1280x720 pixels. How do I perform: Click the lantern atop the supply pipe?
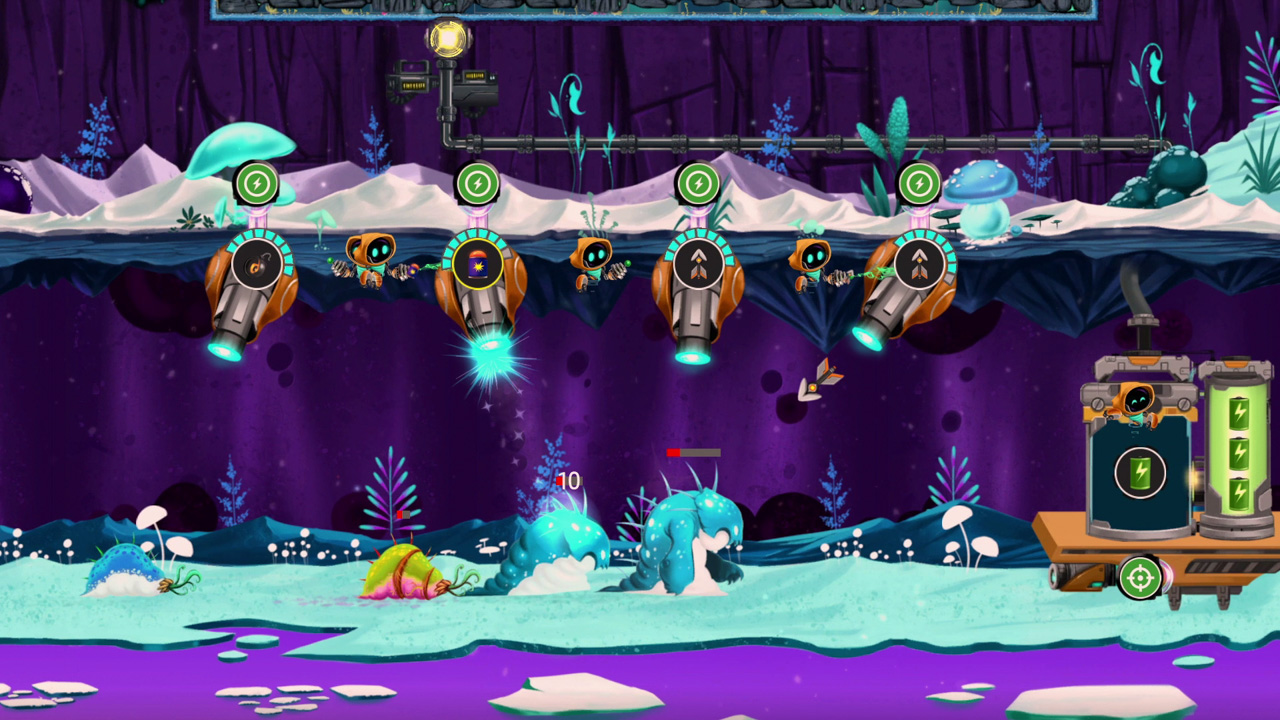447,37
